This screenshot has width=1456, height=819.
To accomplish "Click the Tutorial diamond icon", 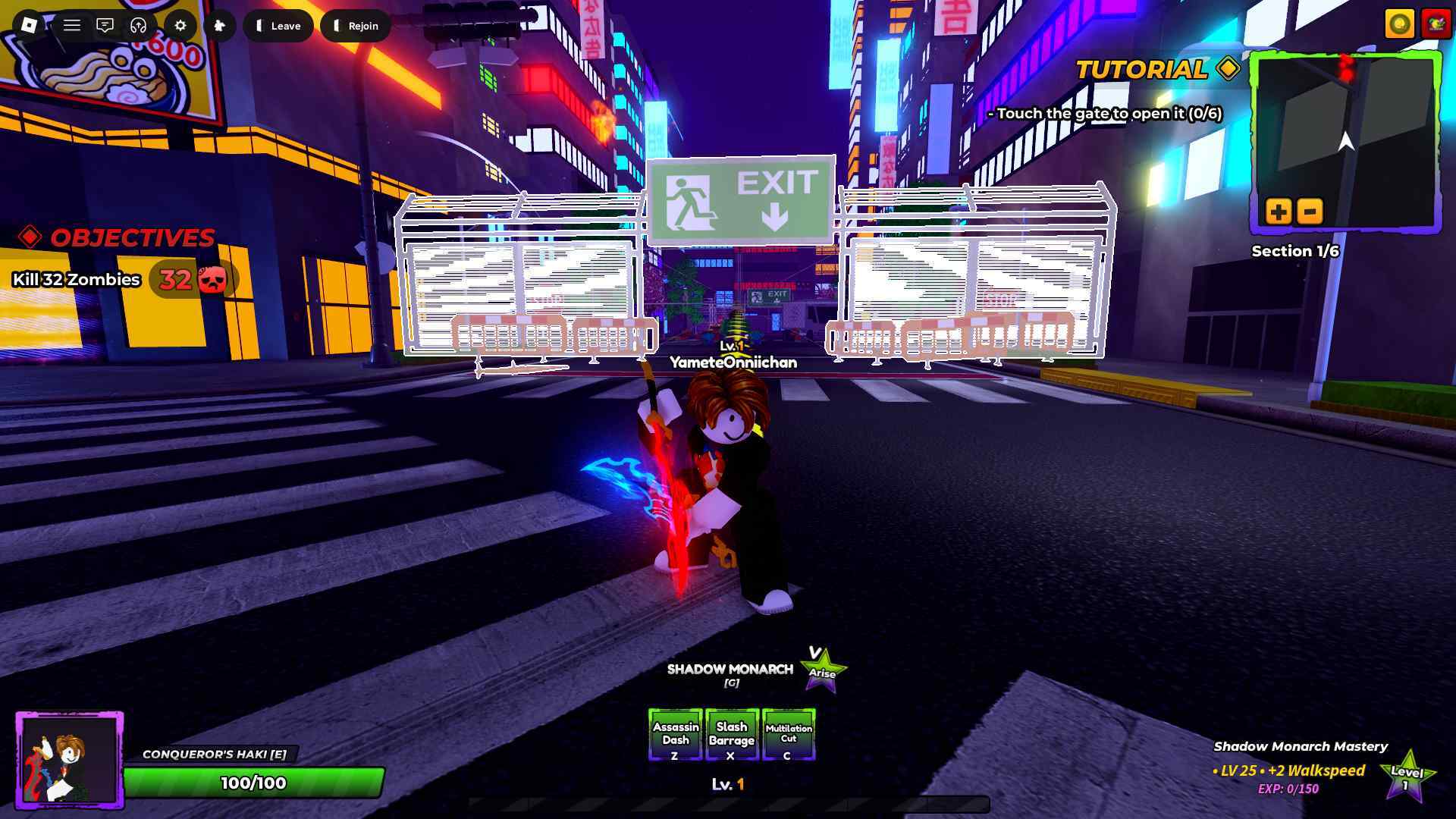I will (1227, 70).
